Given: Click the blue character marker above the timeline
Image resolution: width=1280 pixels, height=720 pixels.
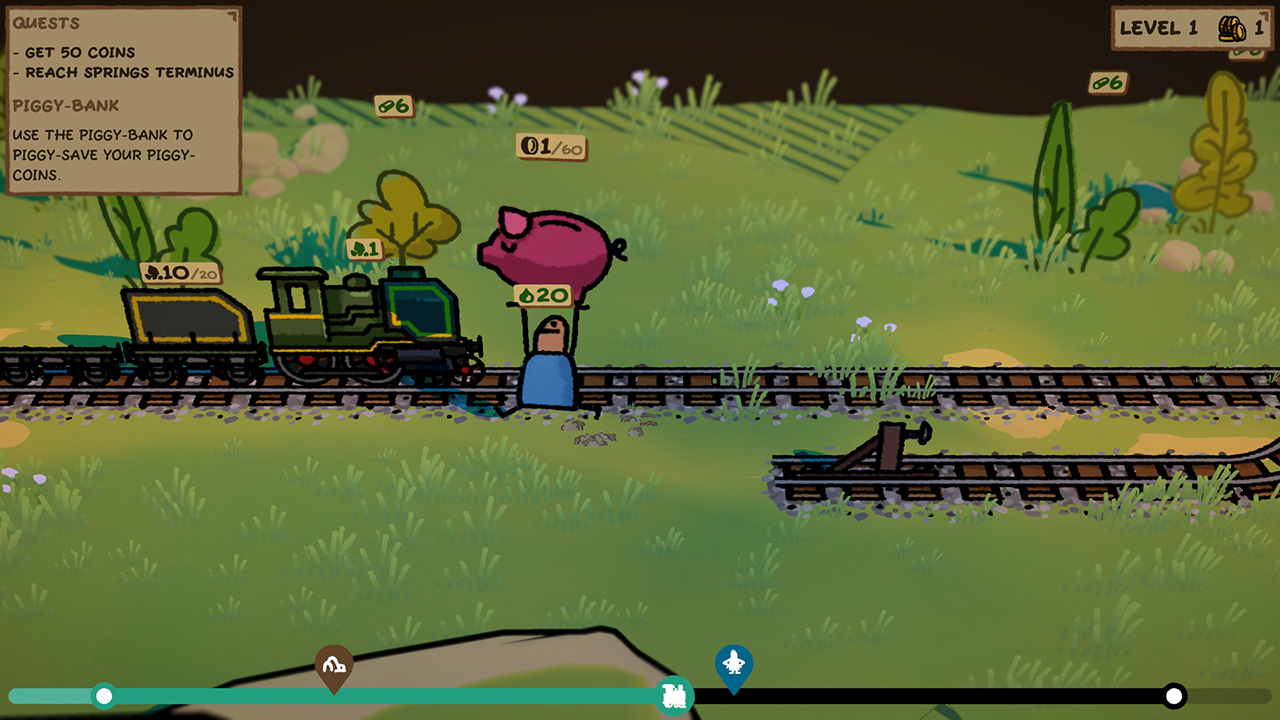Looking at the screenshot, I should tap(735, 662).
